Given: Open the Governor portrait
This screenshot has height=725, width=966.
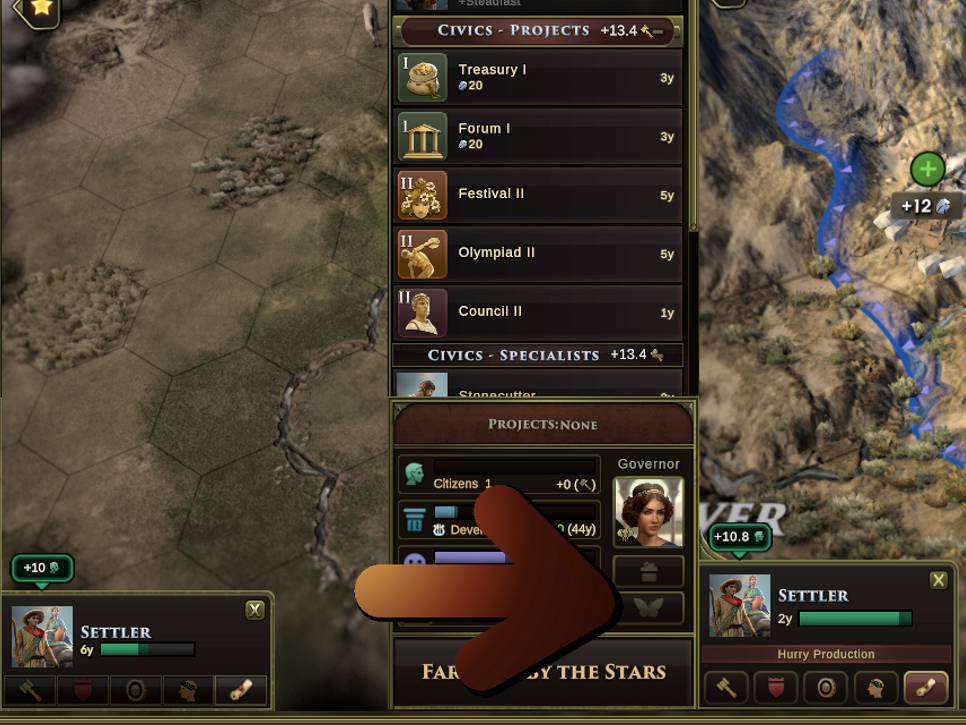Looking at the screenshot, I should 648,511.
